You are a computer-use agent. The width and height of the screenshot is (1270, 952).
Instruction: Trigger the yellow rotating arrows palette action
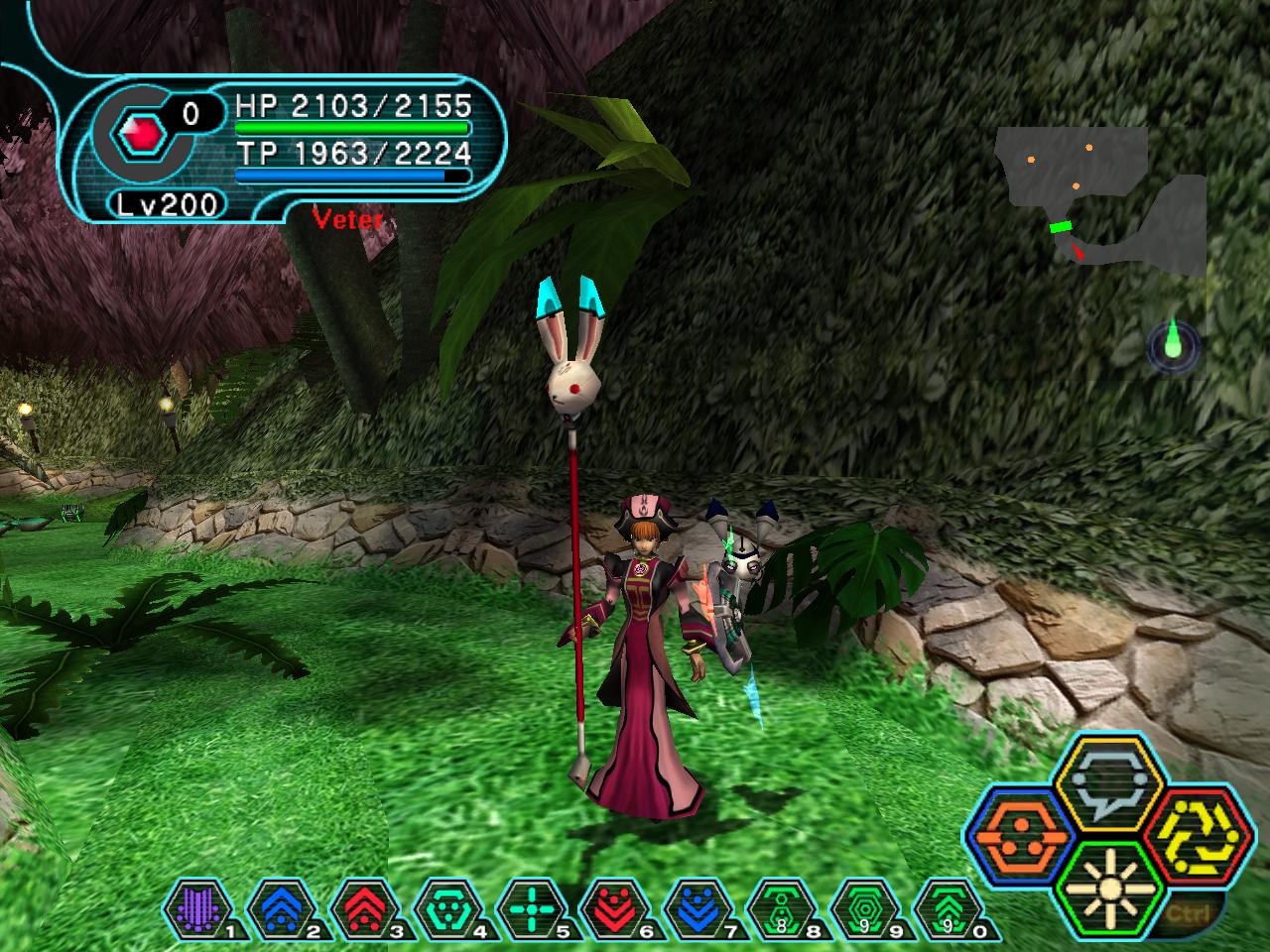point(1198,835)
